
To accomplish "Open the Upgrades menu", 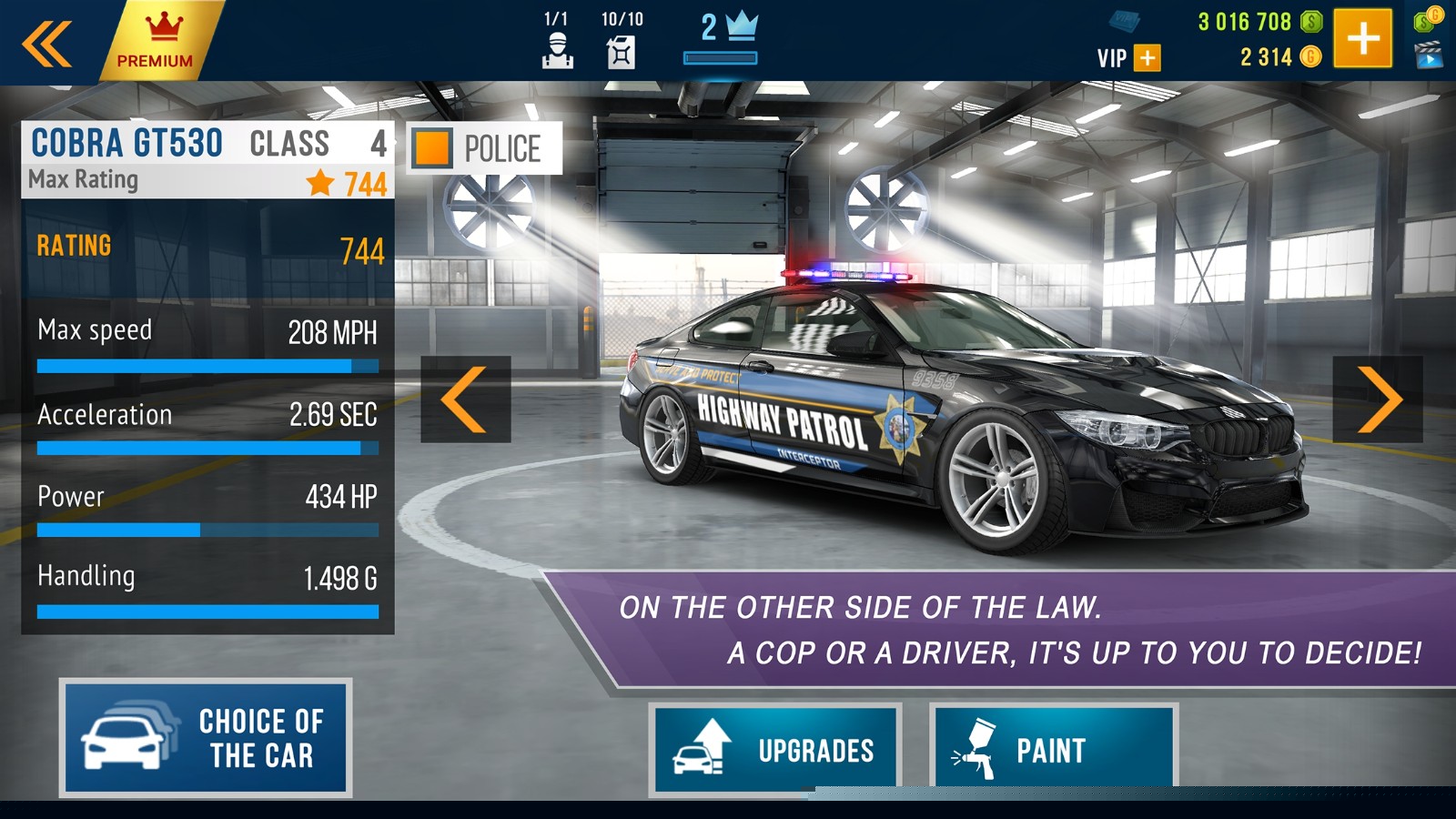I will pos(775,749).
